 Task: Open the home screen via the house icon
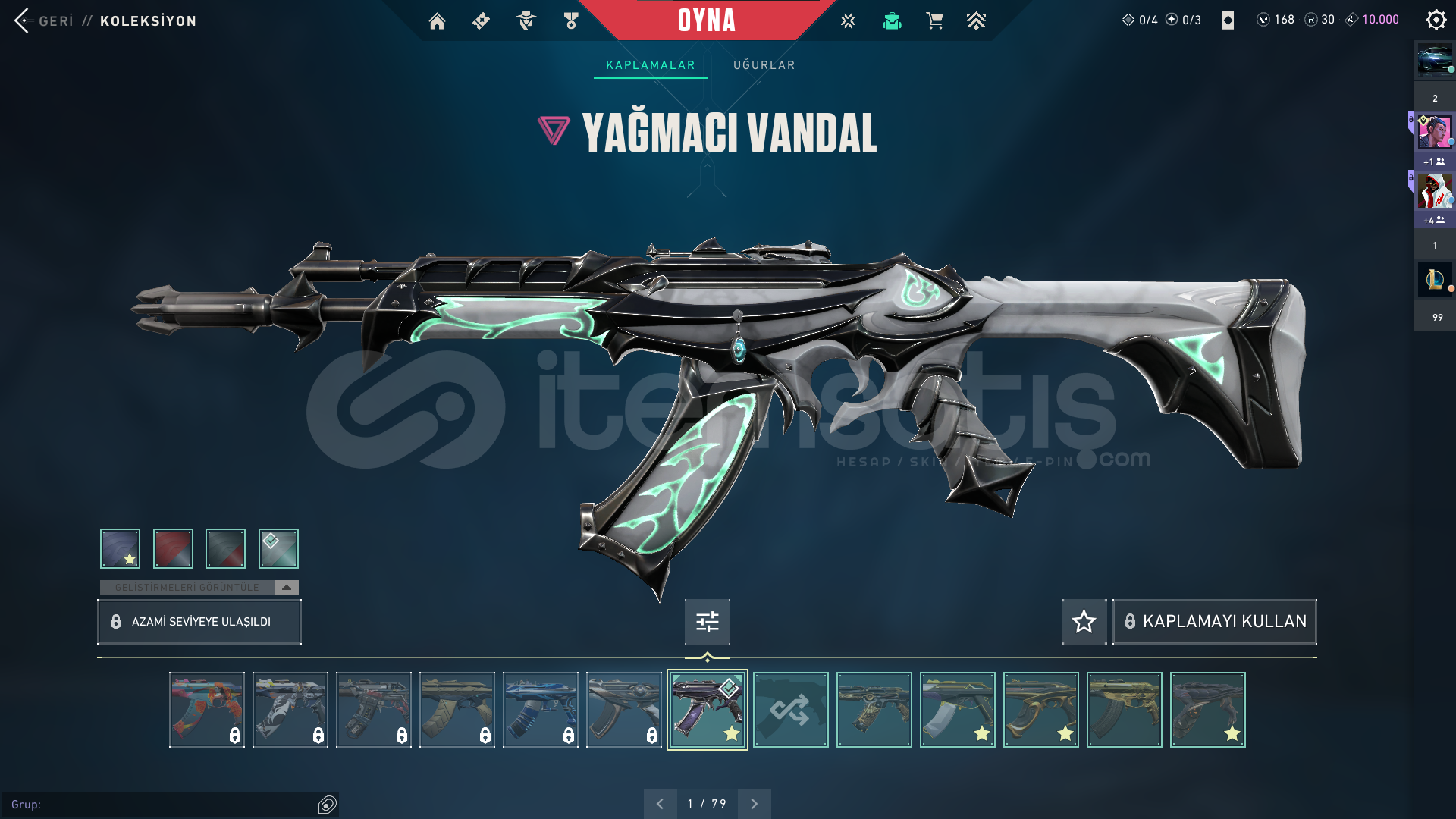437,20
